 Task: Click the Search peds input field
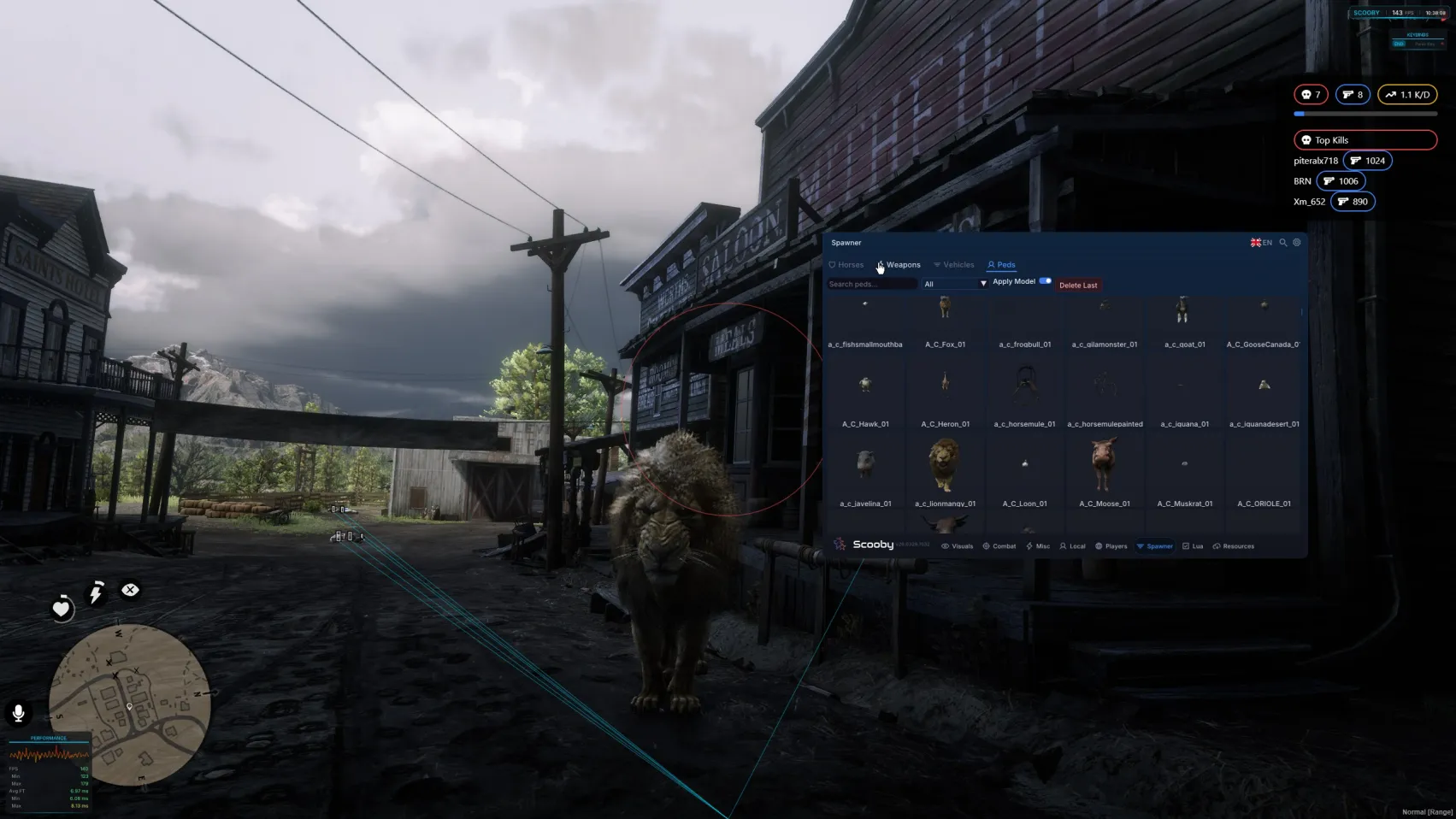(x=870, y=284)
